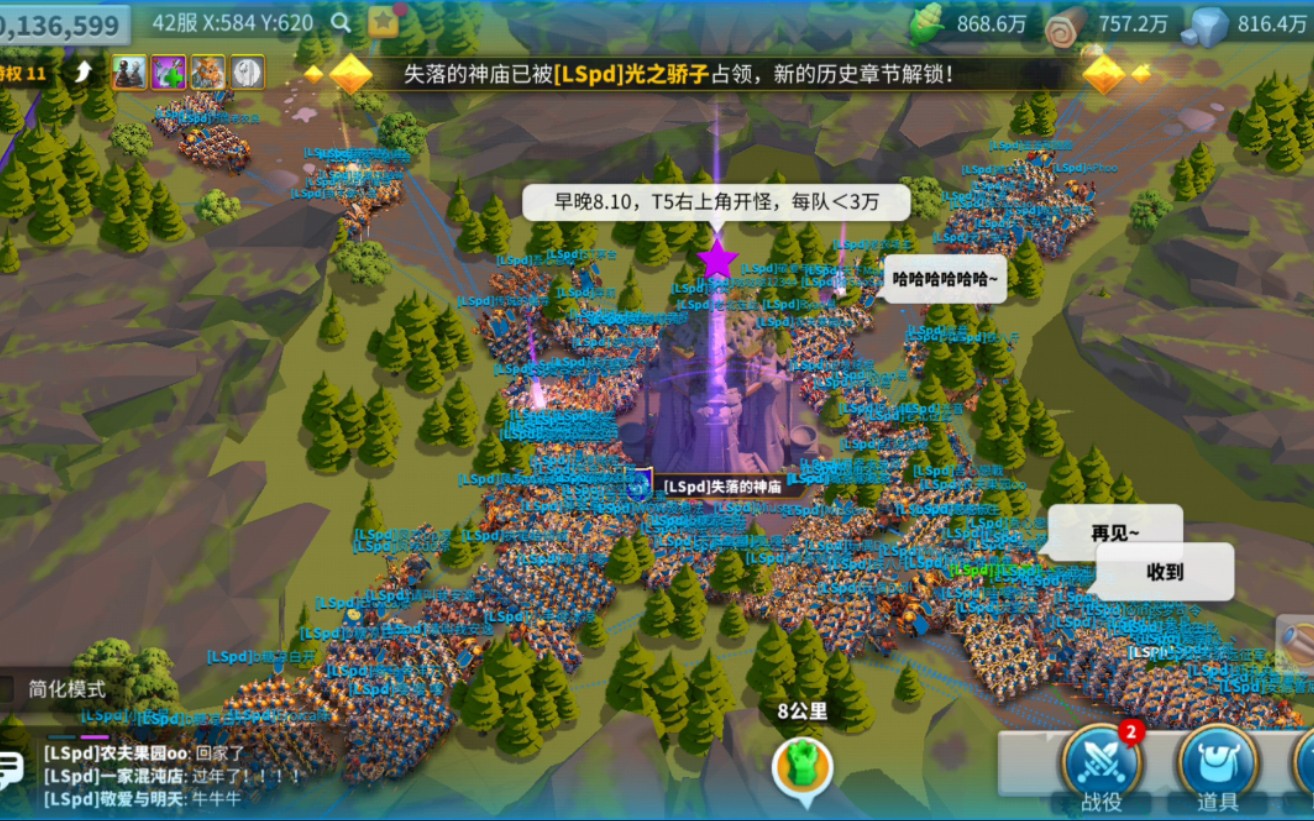Open the 特权 11 privilege panel
Viewport: 1314px width, 821px height.
tap(22, 70)
